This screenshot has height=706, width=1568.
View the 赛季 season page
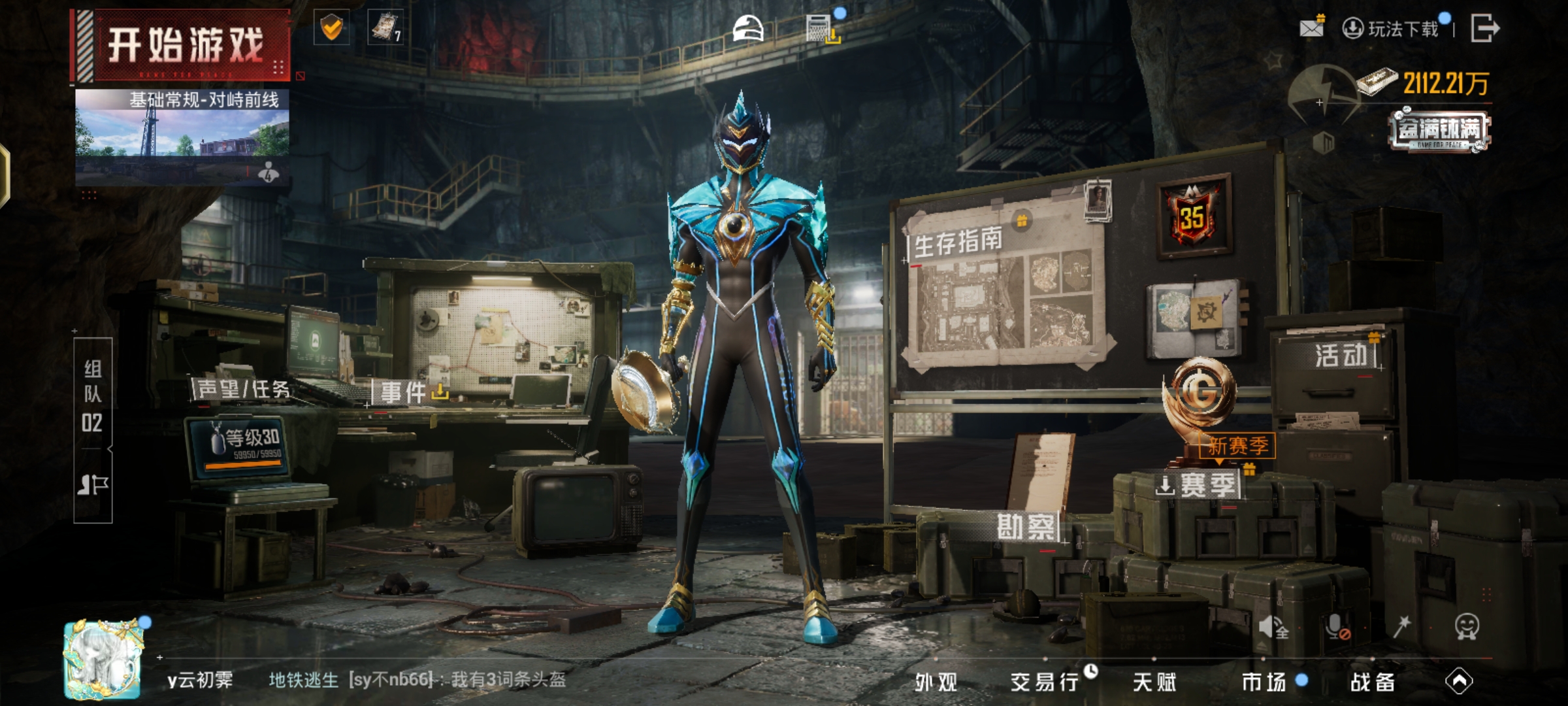tap(1206, 486)
